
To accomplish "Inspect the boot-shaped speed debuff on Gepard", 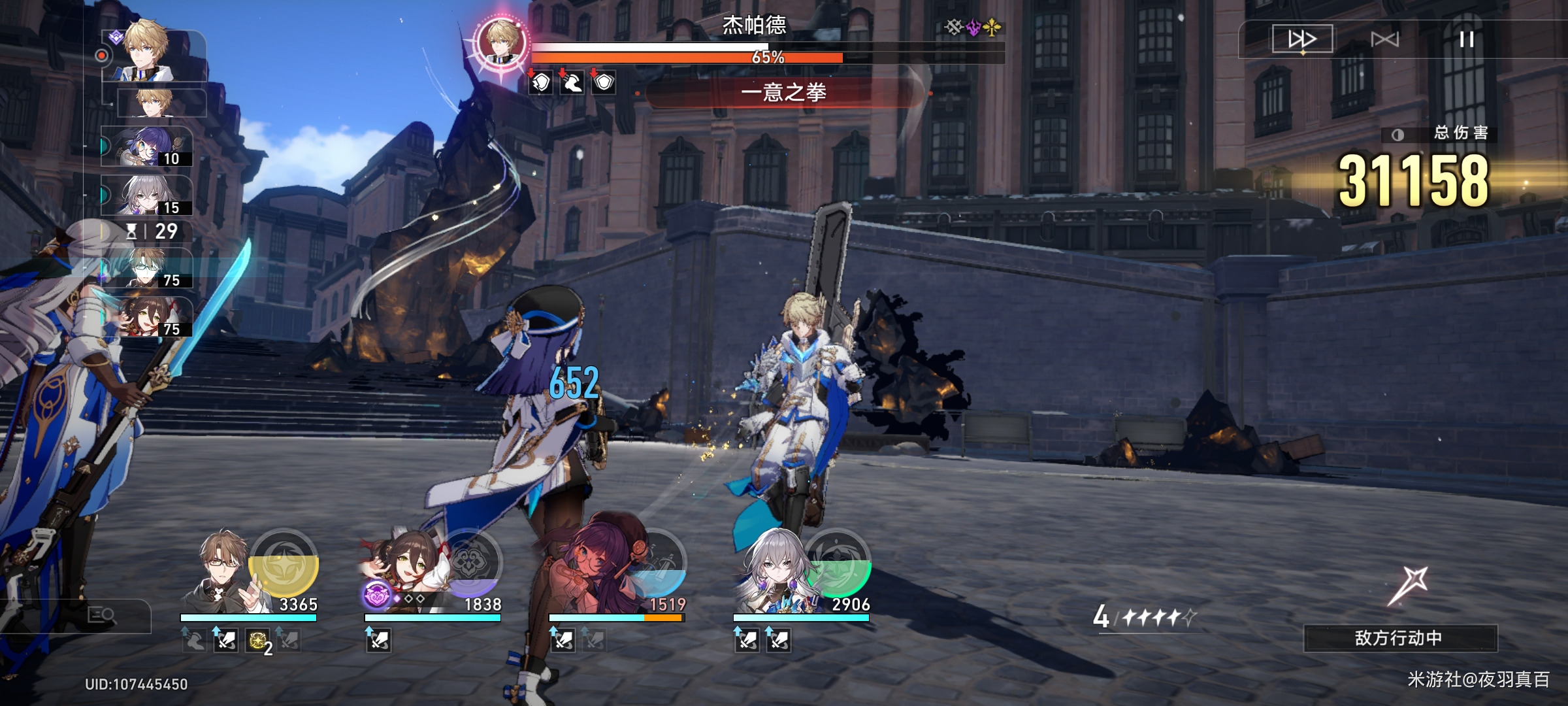I will pos(572,83).
